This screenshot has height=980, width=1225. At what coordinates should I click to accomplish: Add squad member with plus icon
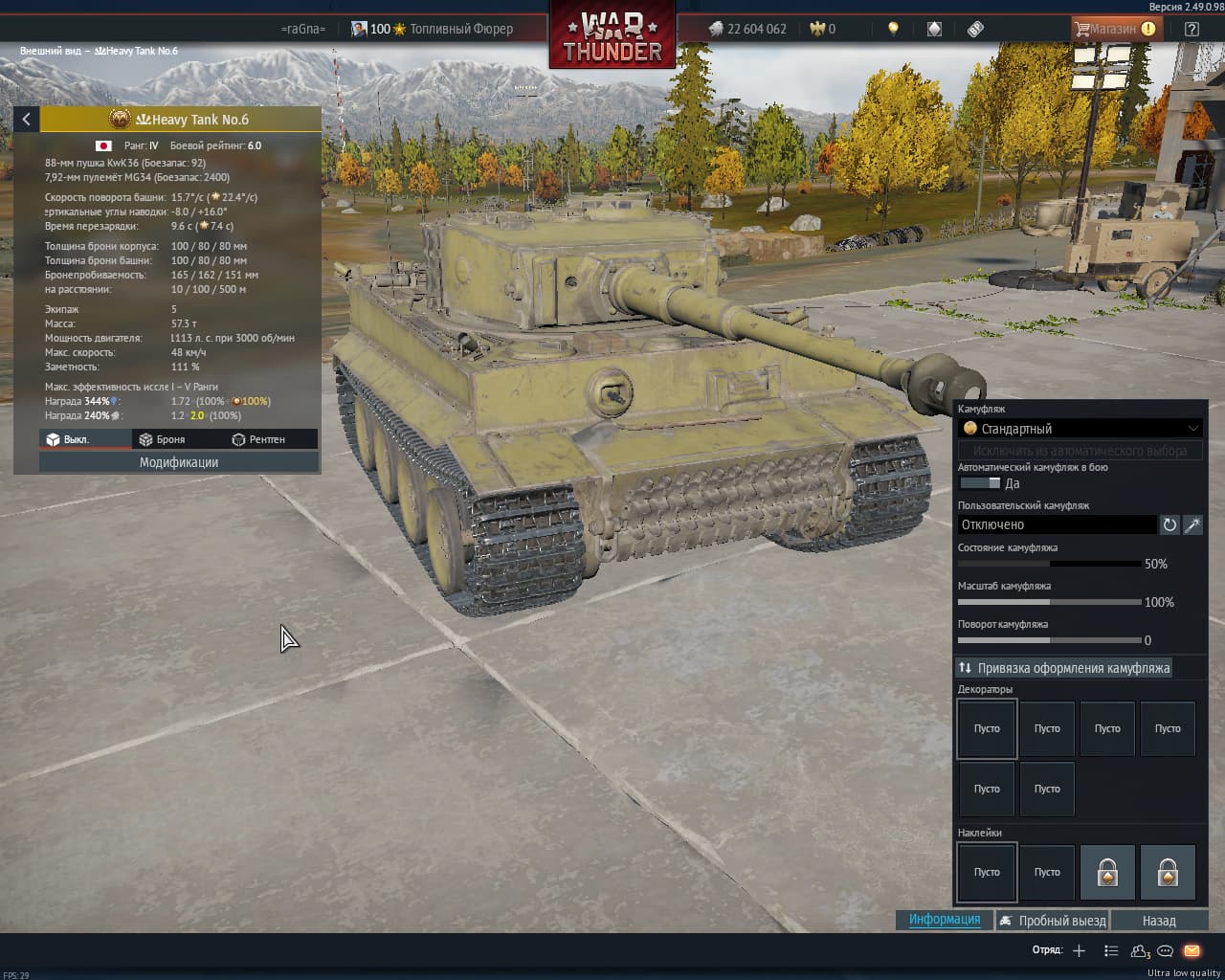[x=1080, y=950]
